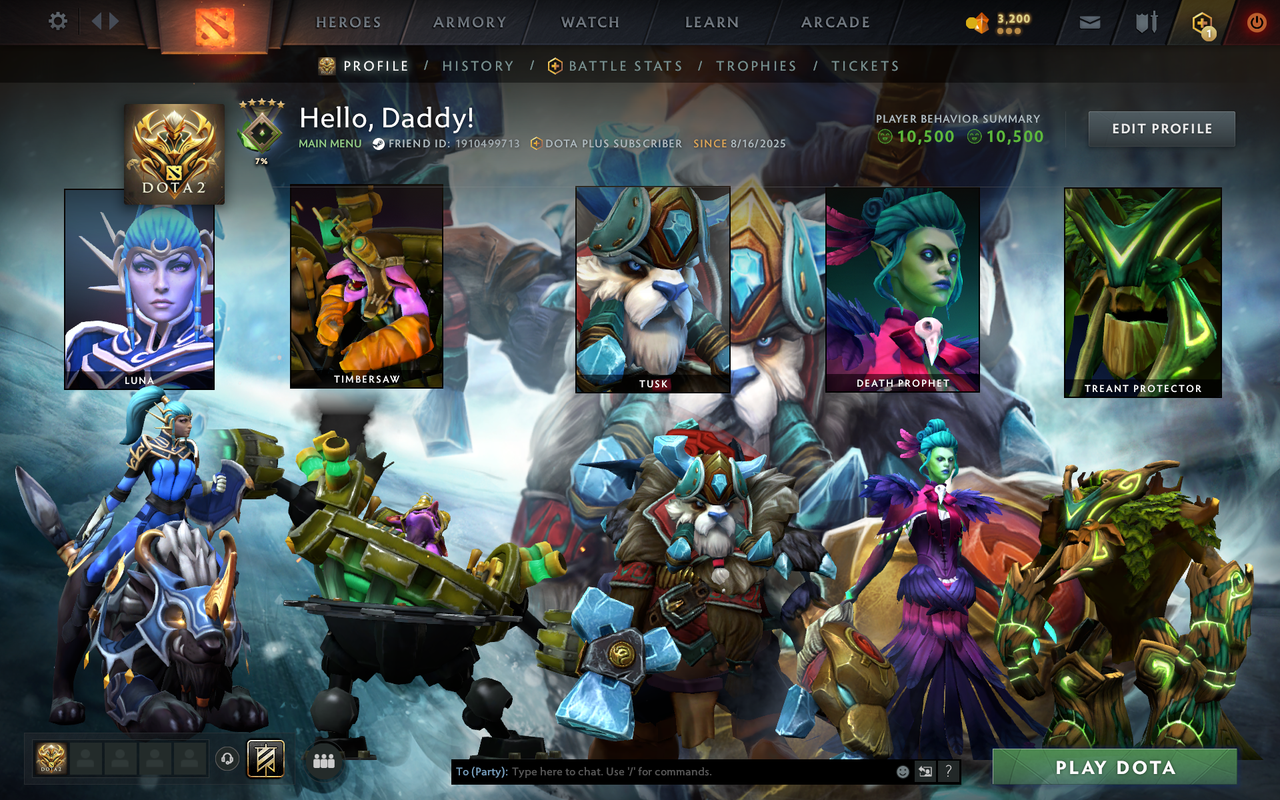Screen dimensions: 1280x800
Task: Expand the navigation arrows beside the gear
Action: point(104,21)
